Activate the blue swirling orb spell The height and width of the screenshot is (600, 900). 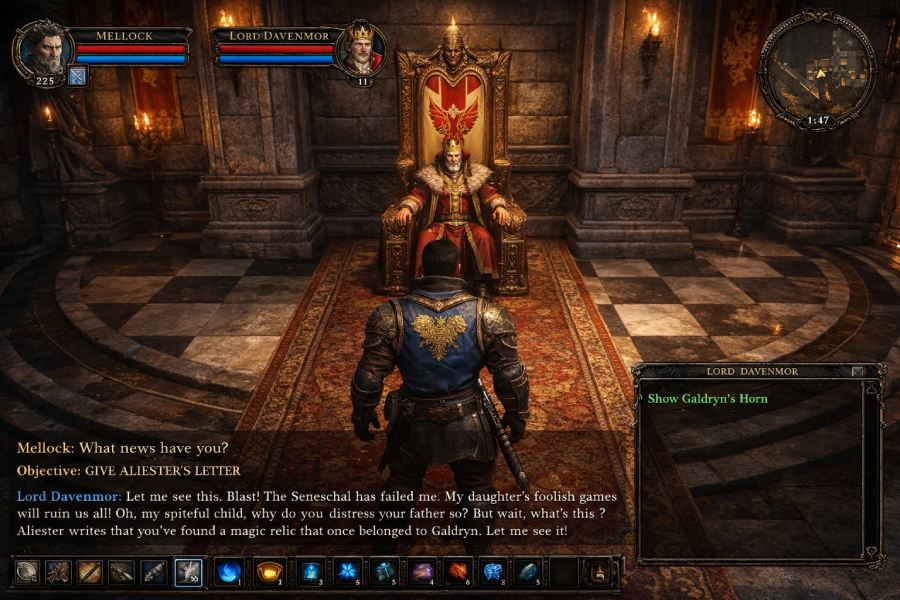[x=228, y=572]
